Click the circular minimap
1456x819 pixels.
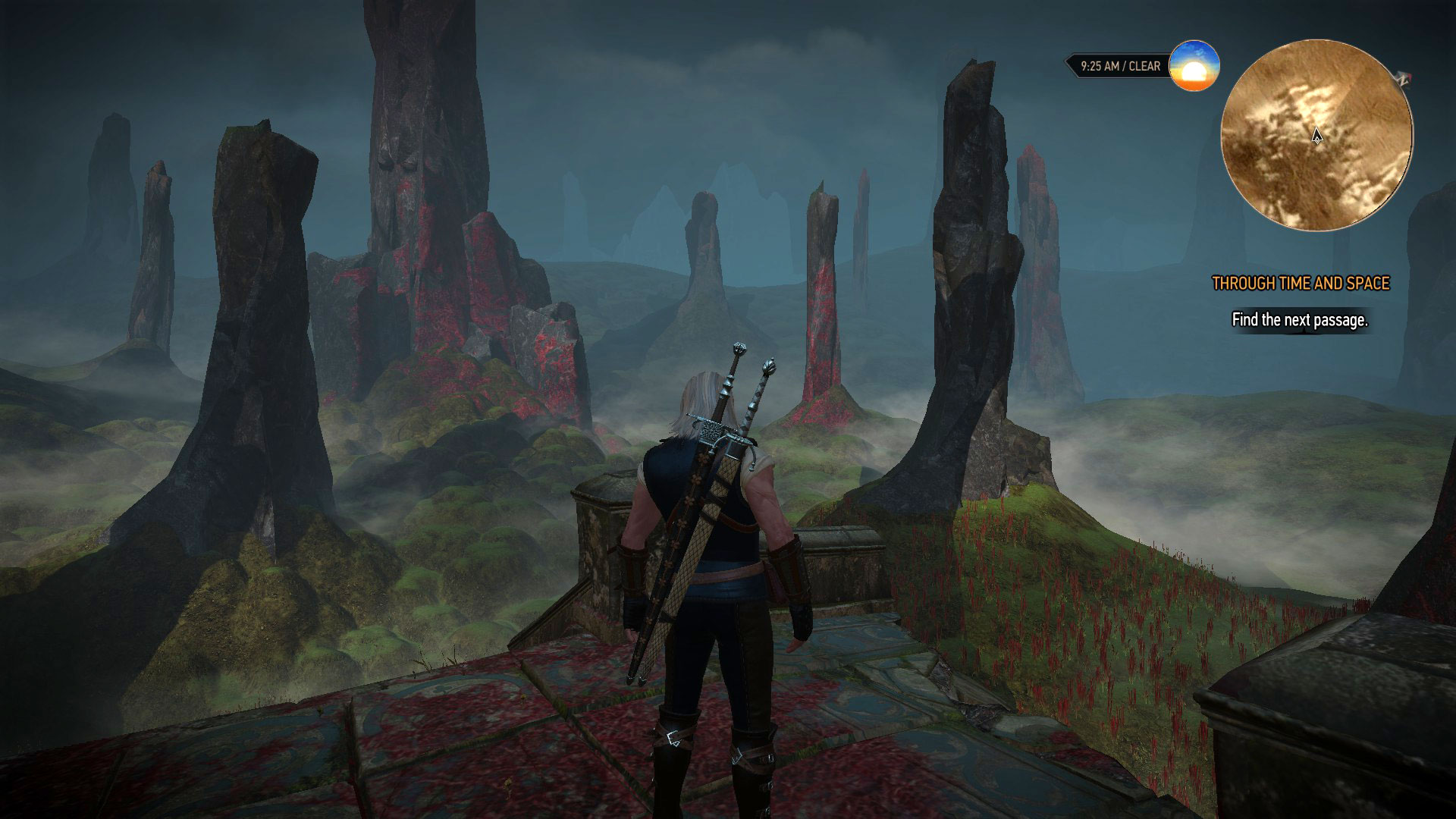[x=1316, y=135]
